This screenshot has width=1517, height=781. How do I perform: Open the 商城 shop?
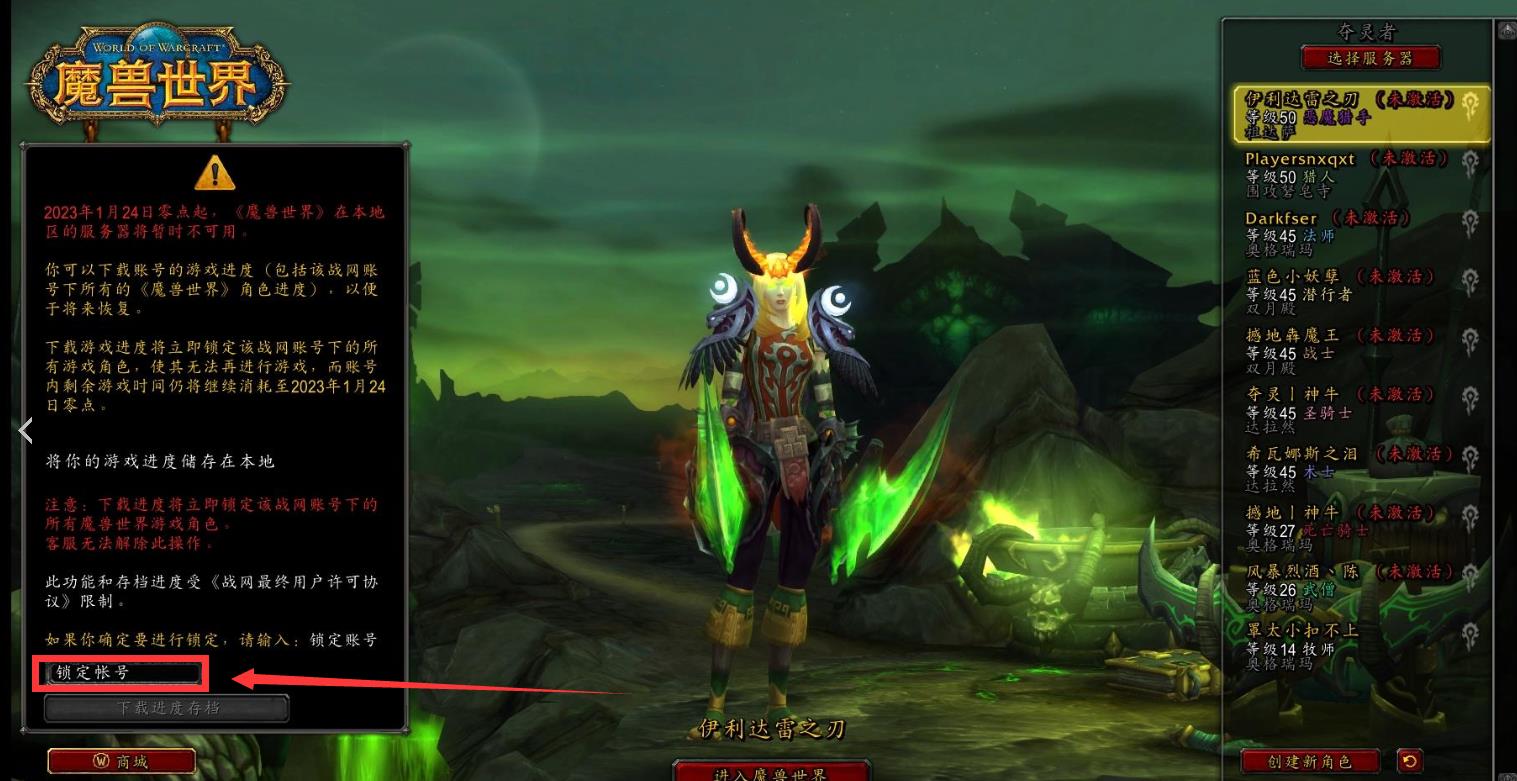pyautogui.click(x=121, y=761)
